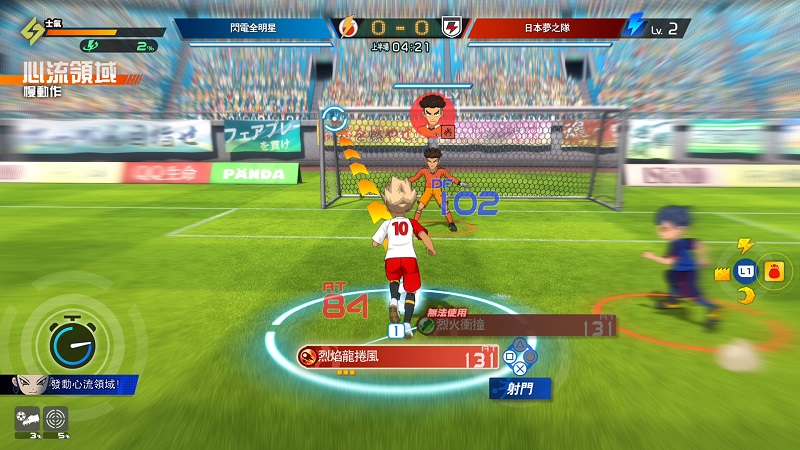Select the red pouch item on the wheel
Viewport: 800px width, 450px height.
tap(773, 271)
